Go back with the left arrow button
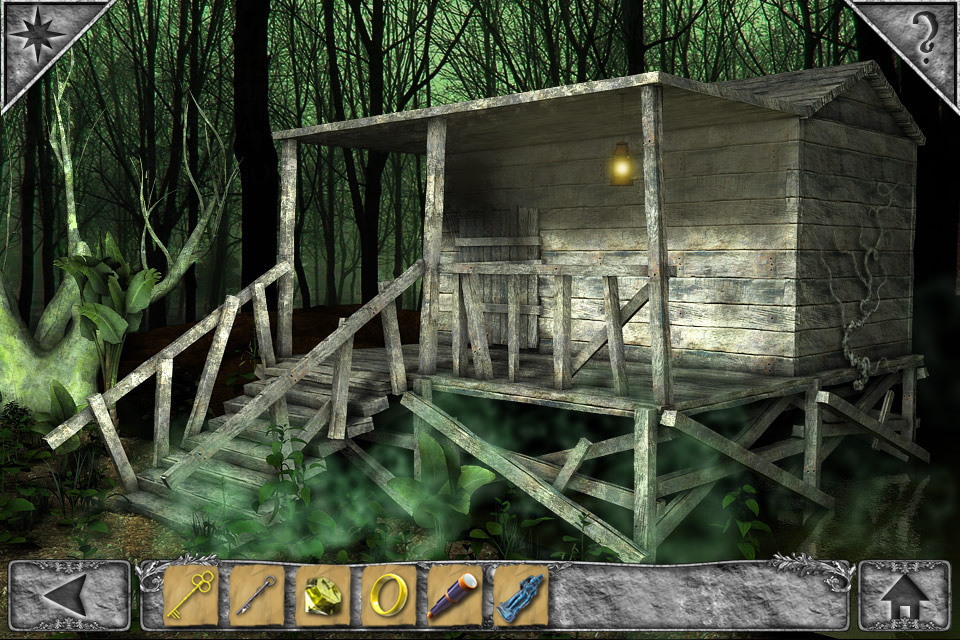The image size is (960, 640). tap(69, 595)
